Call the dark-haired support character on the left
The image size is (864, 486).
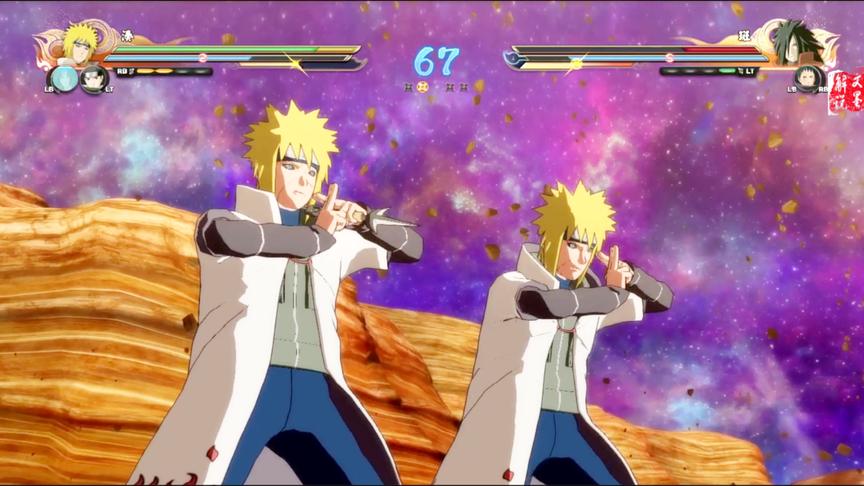click(94, 78)
